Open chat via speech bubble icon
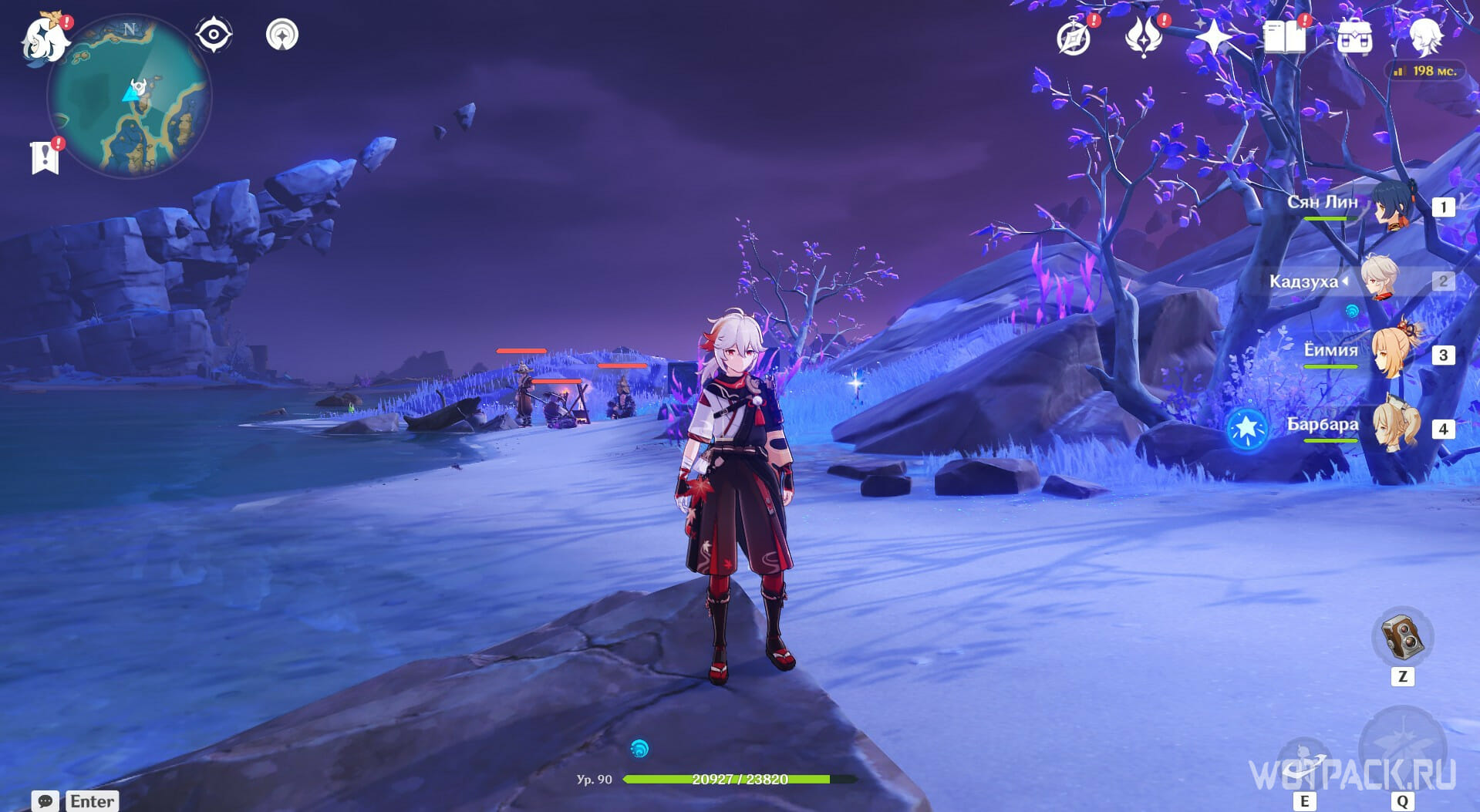The width and height of the screenshot is (1480, 812). pos(45,801)
